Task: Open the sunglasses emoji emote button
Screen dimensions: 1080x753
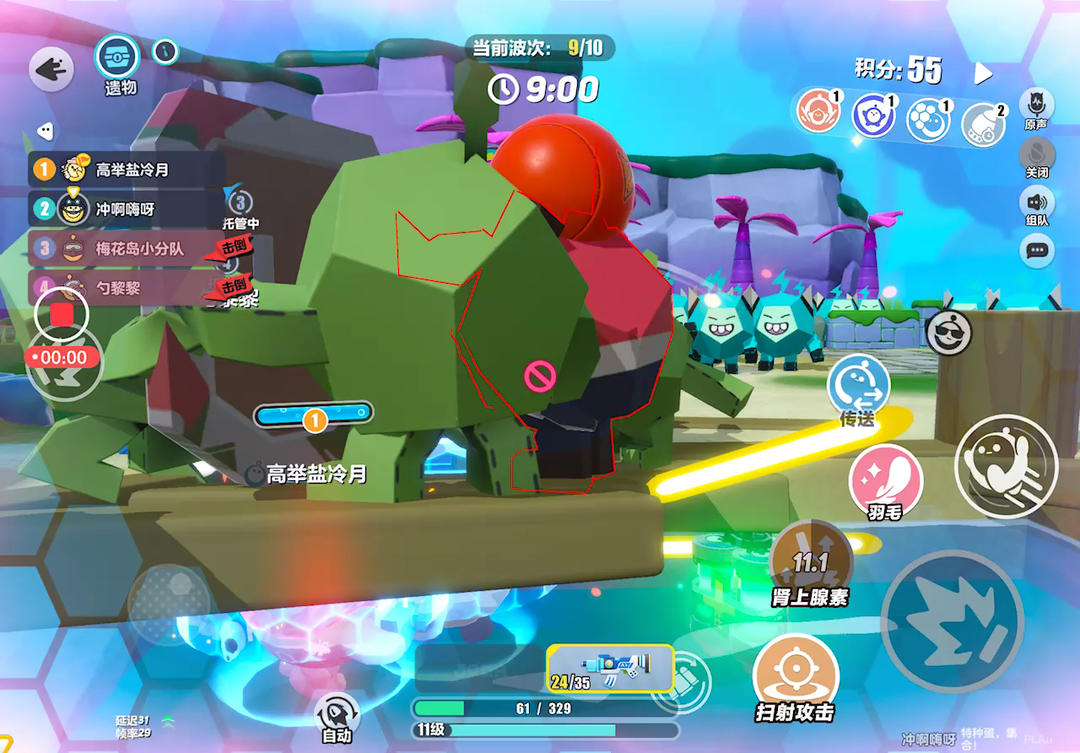Action: coord(948,333)
